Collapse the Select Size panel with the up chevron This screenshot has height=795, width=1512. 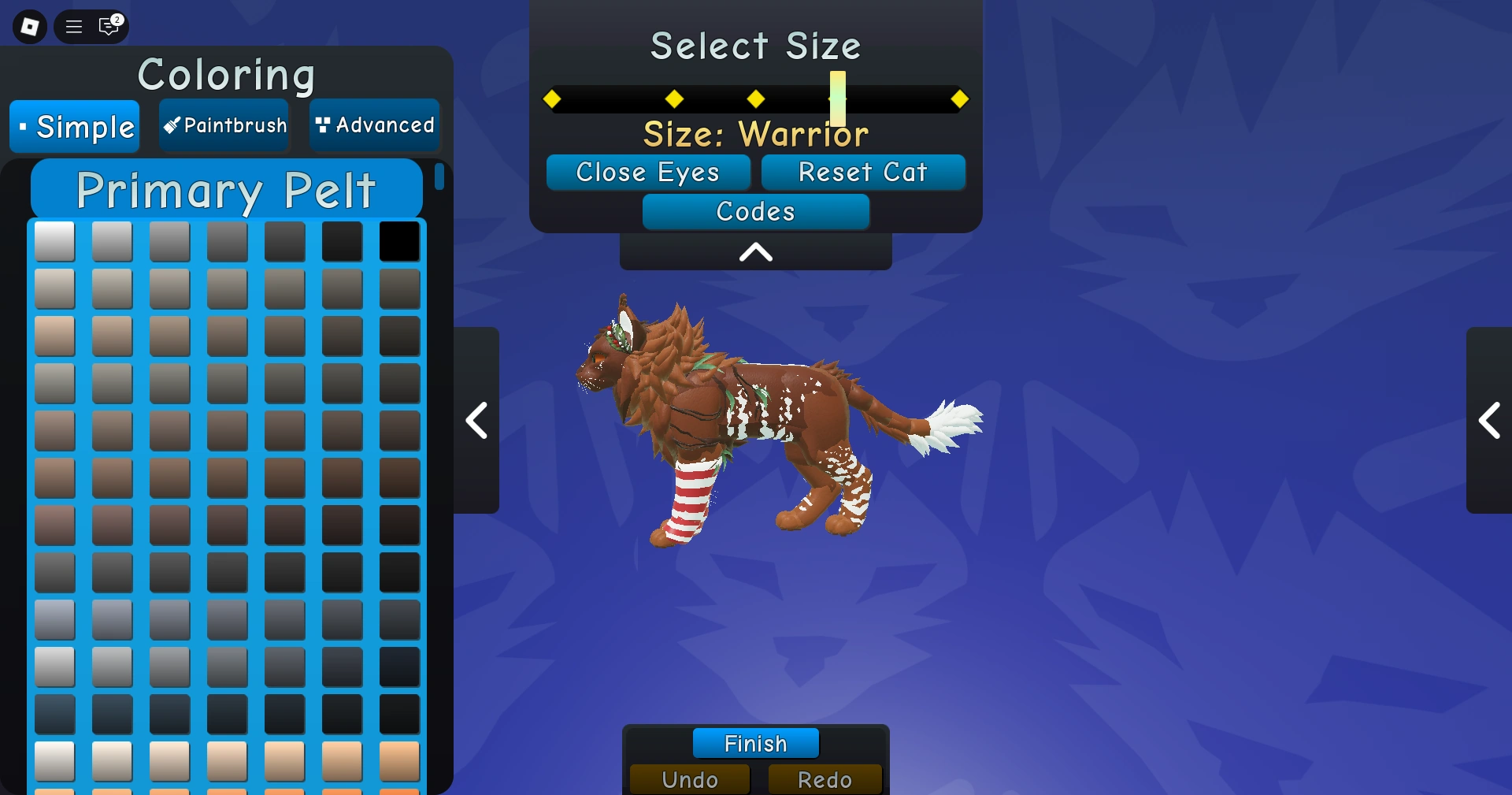(x=755, y=252)
